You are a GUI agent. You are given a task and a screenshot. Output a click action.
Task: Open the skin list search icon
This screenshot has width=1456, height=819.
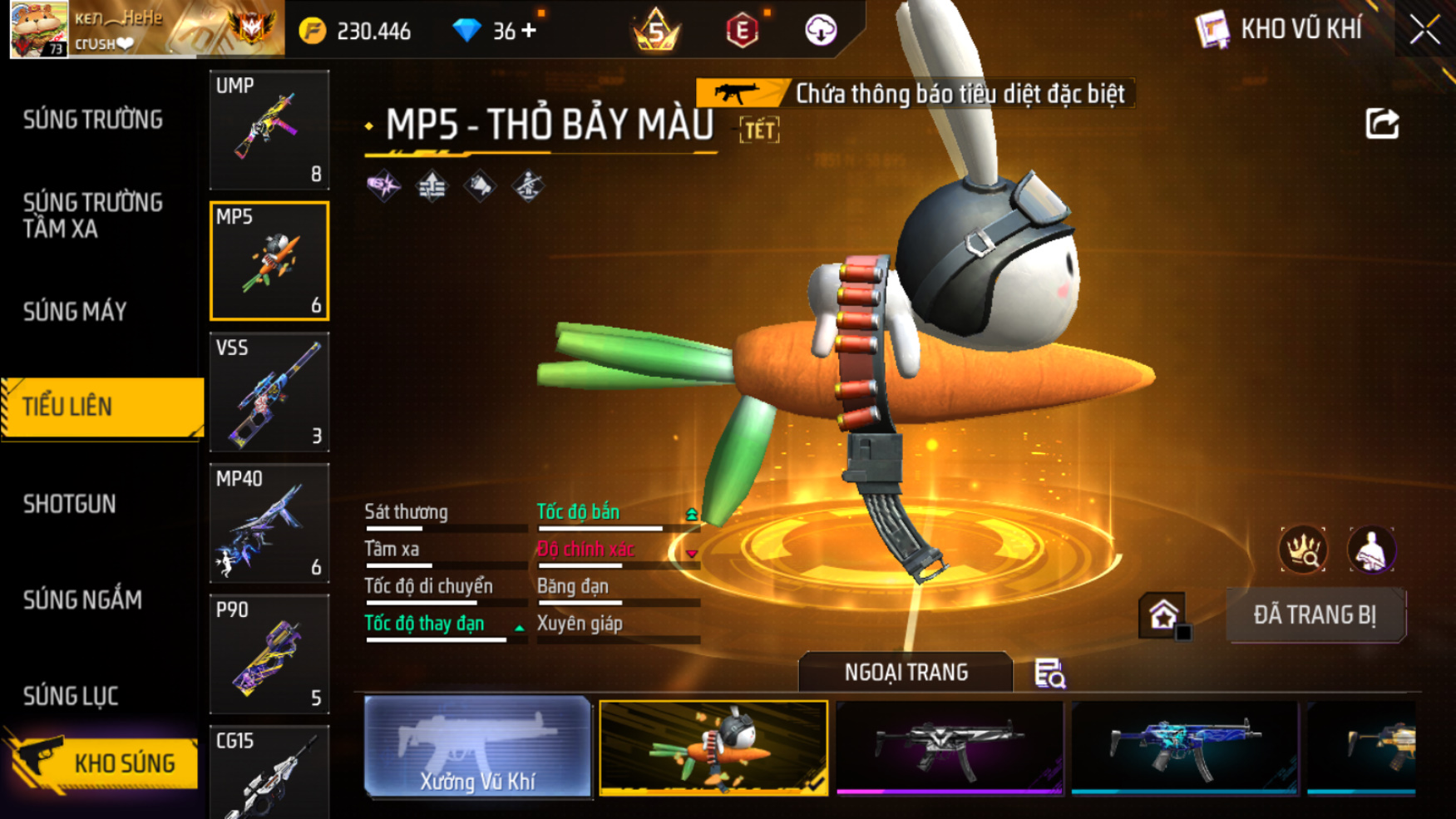[1049, 673]
